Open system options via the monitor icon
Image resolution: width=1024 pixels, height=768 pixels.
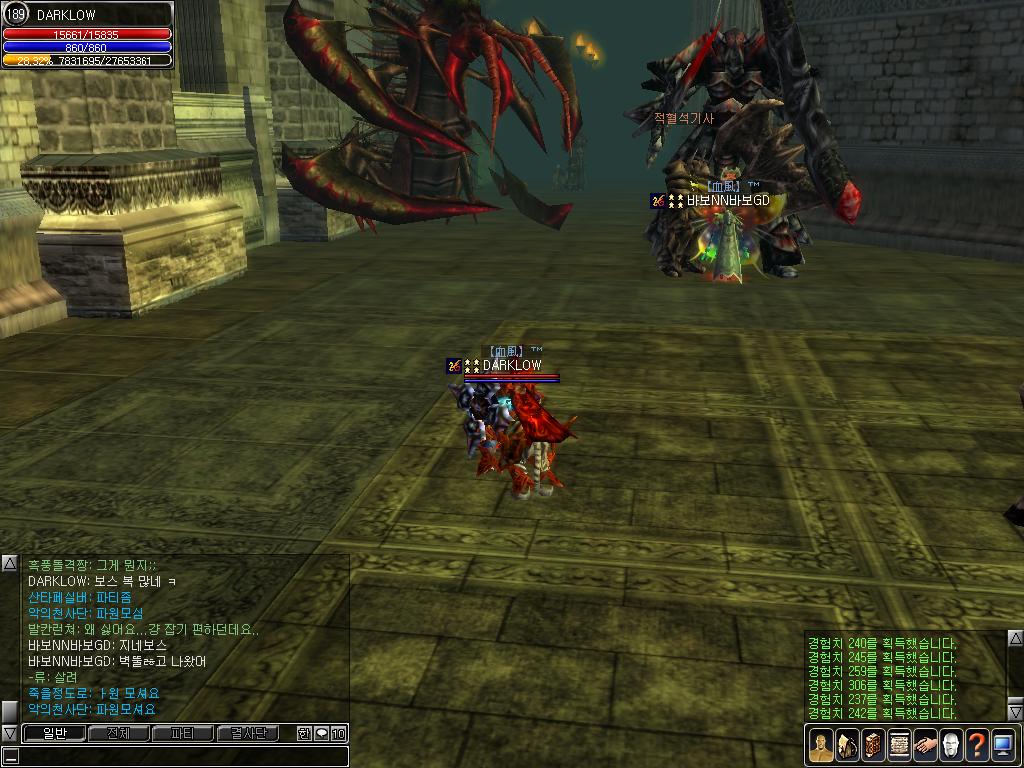pyautogui.click(x=1002, y=746)
